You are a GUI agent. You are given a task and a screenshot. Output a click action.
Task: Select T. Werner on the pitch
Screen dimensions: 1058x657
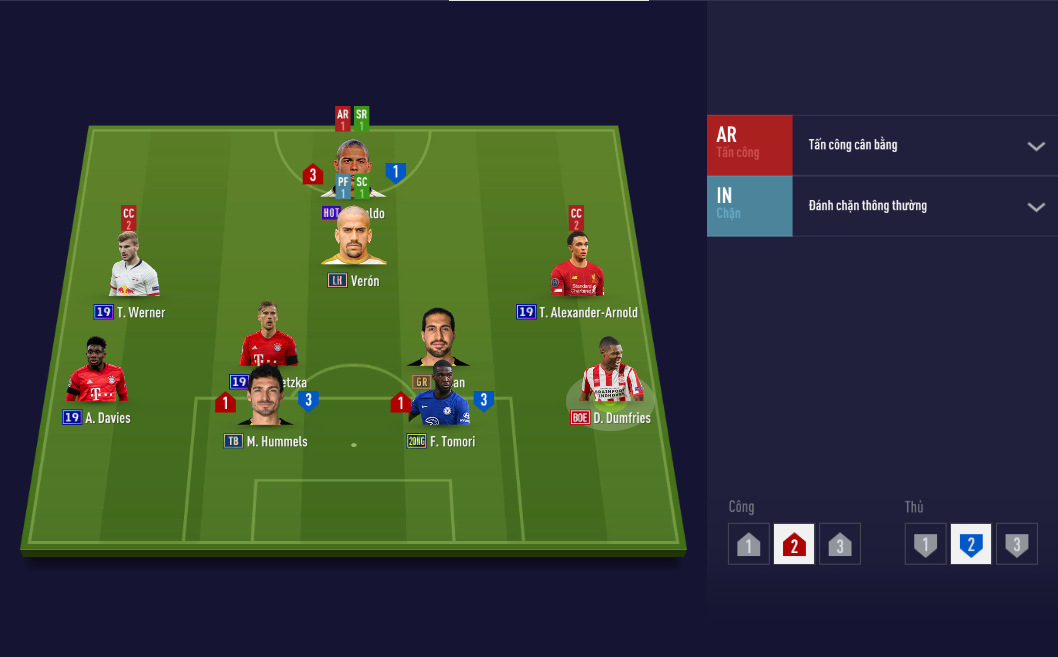click(x=134, y=268)
